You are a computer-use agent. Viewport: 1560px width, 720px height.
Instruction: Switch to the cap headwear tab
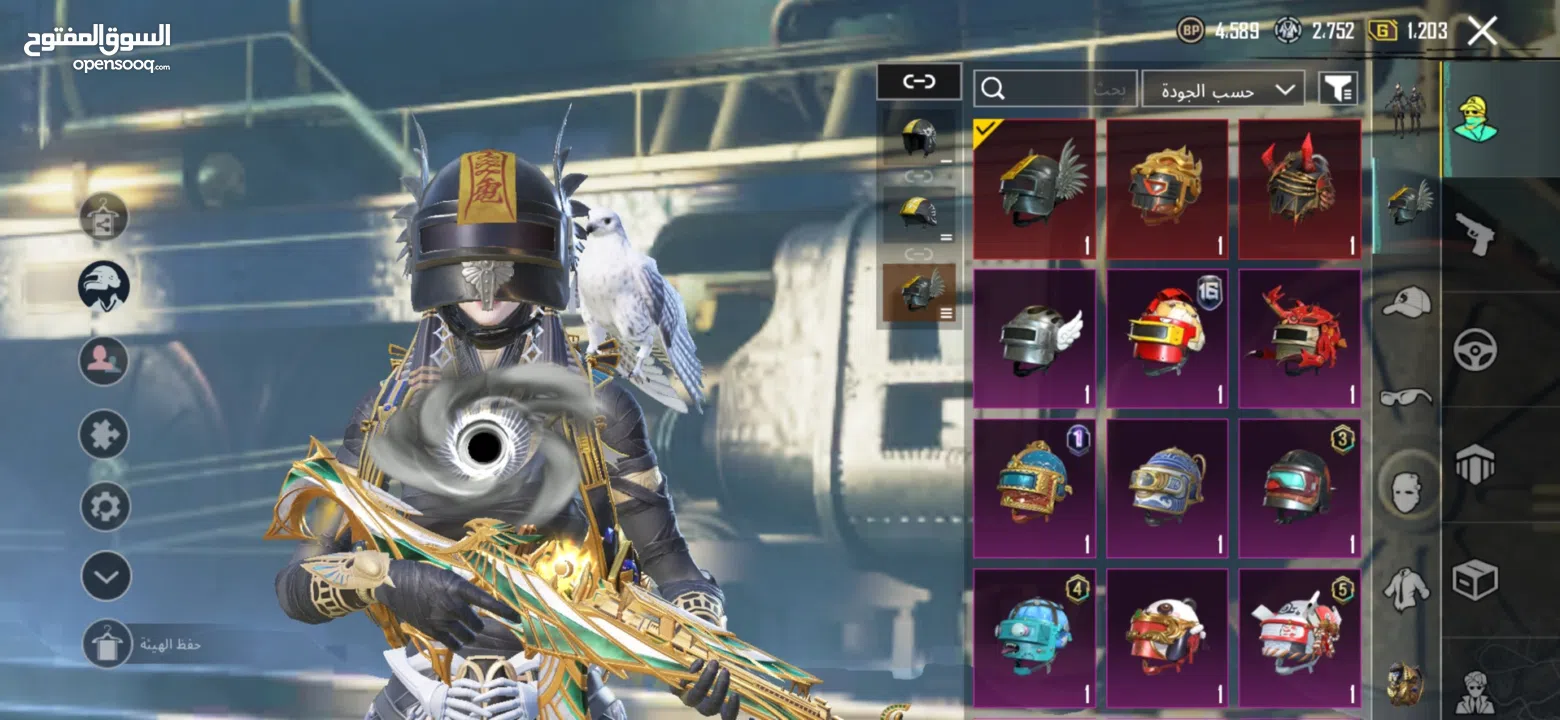(x=1406, y=301)
